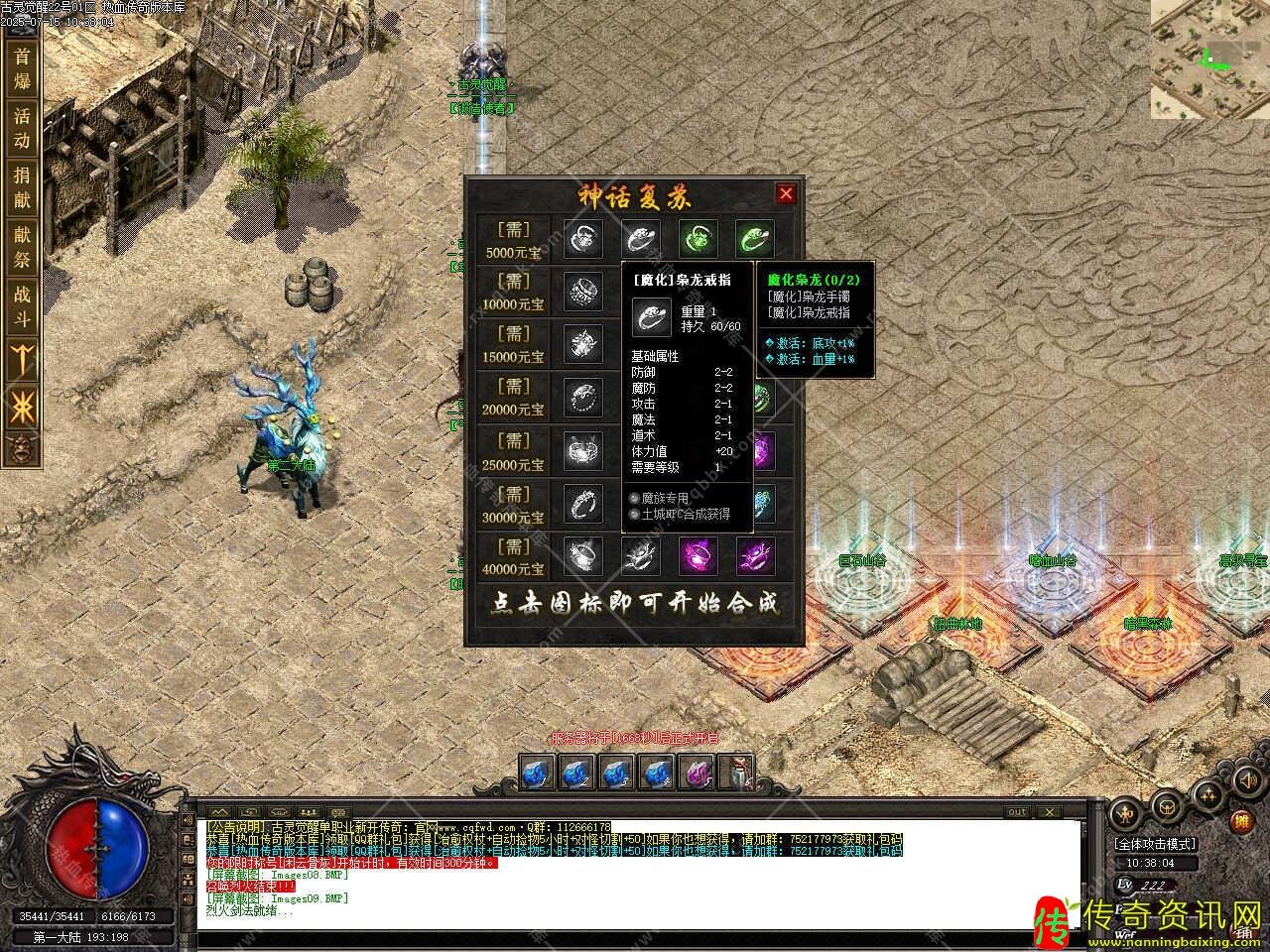Use the blue stone in hotbar slot 1

(539, 771)
